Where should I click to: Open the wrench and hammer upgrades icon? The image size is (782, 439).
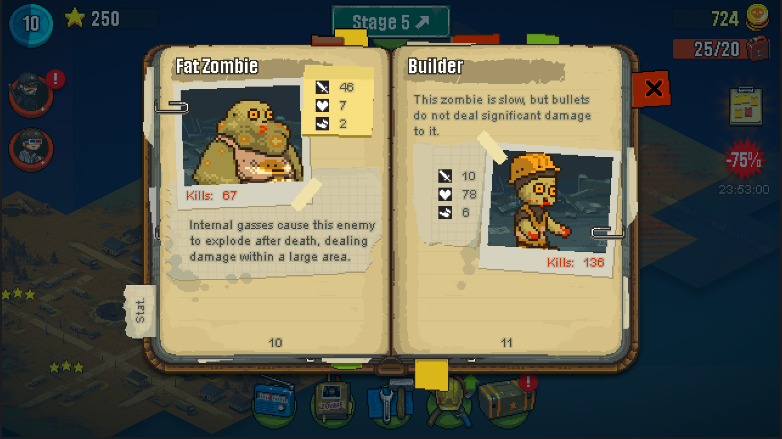(389, 402)
